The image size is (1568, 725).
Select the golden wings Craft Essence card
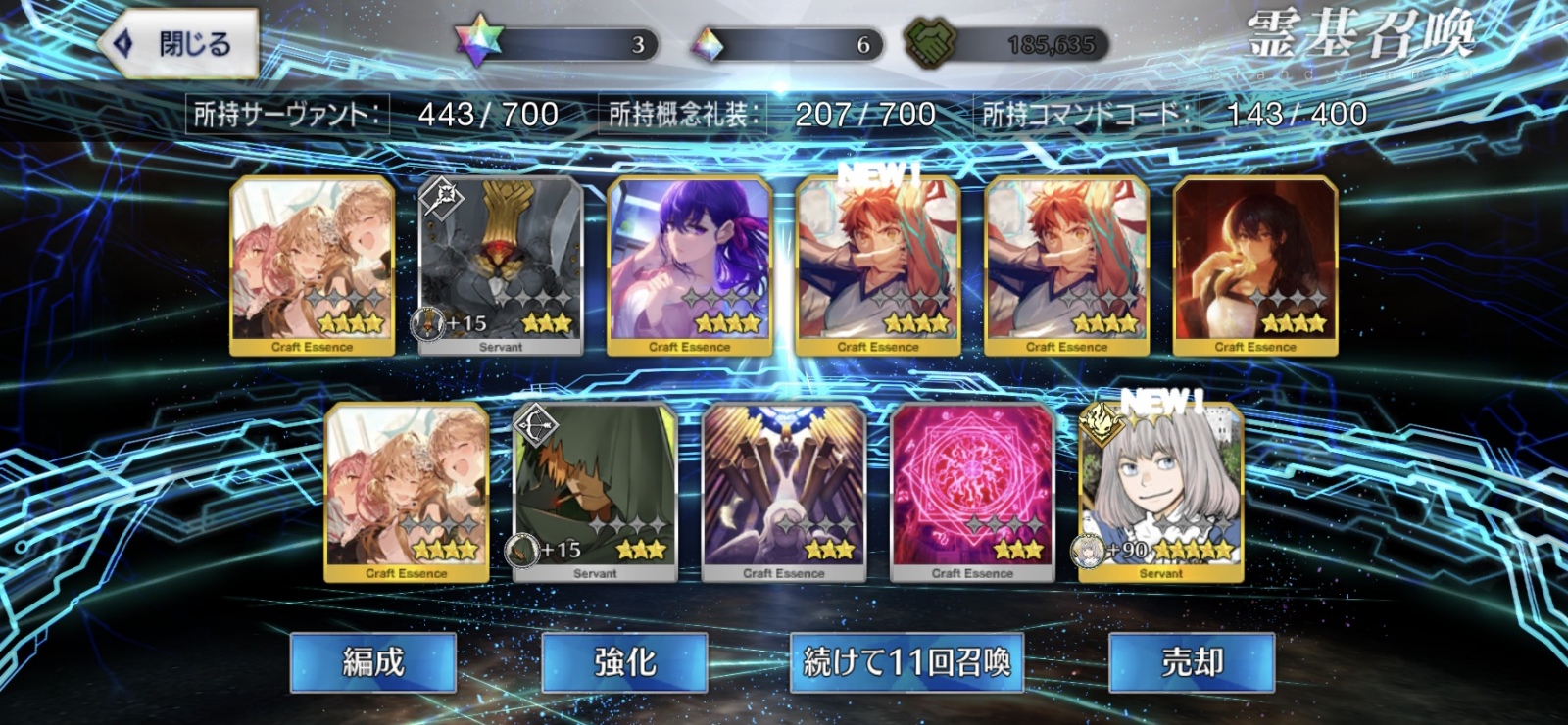784,490
